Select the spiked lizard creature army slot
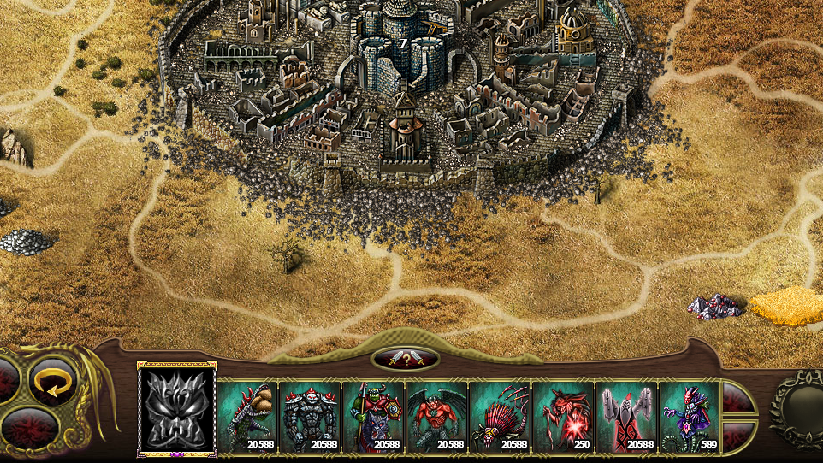This screenshot has height=463, width=823. (247, 415)
